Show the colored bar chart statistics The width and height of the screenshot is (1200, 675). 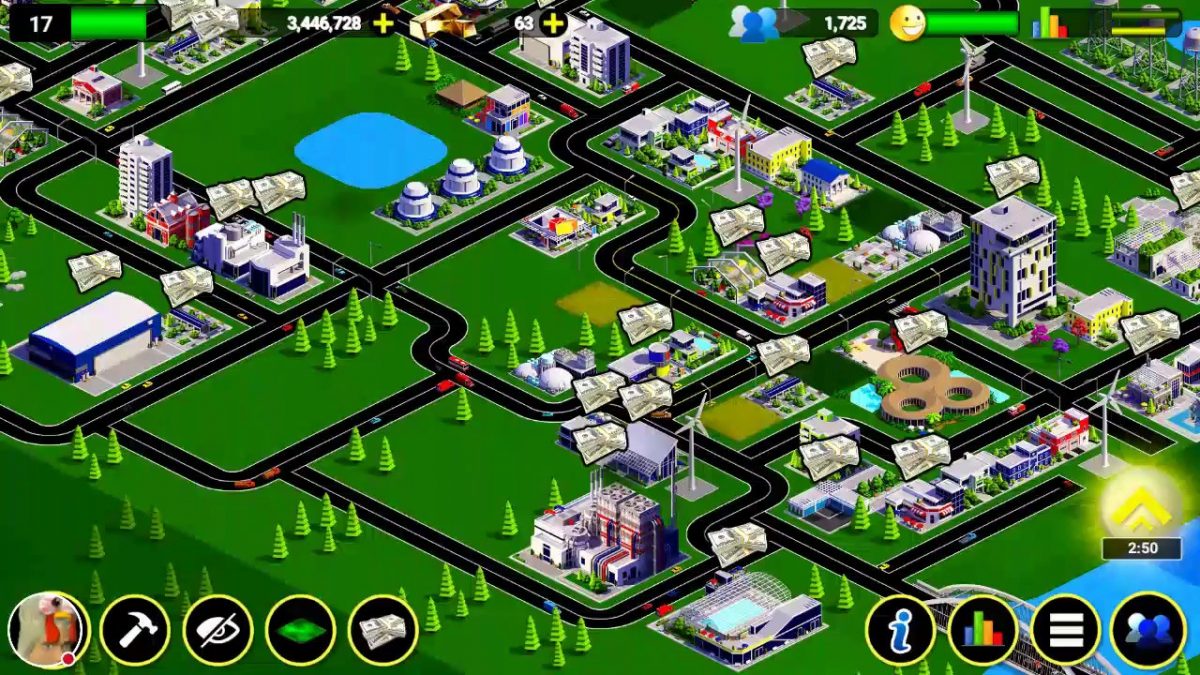pyautogui.click(x=983, y=631)
